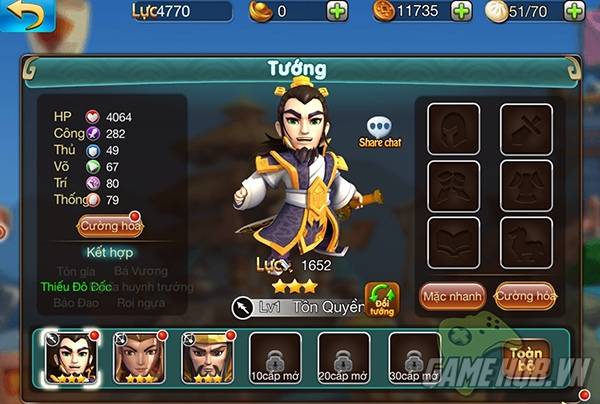Add coins via the plus beside 11735

(461, 12)
